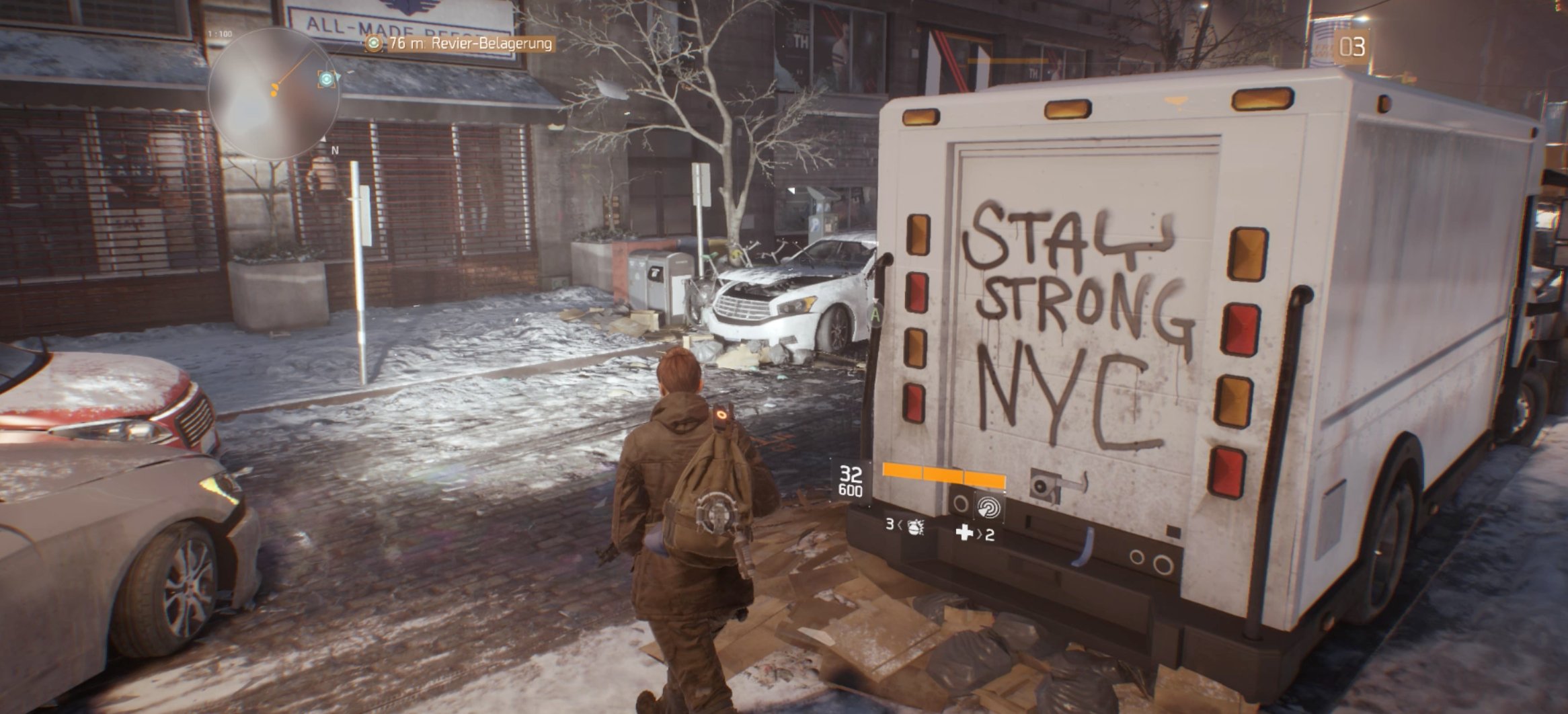The width and height of the screenshot is (1568, 714).
Task: Click the level 03 badge
Action: pyautogui.click(x=1351, y=47)
